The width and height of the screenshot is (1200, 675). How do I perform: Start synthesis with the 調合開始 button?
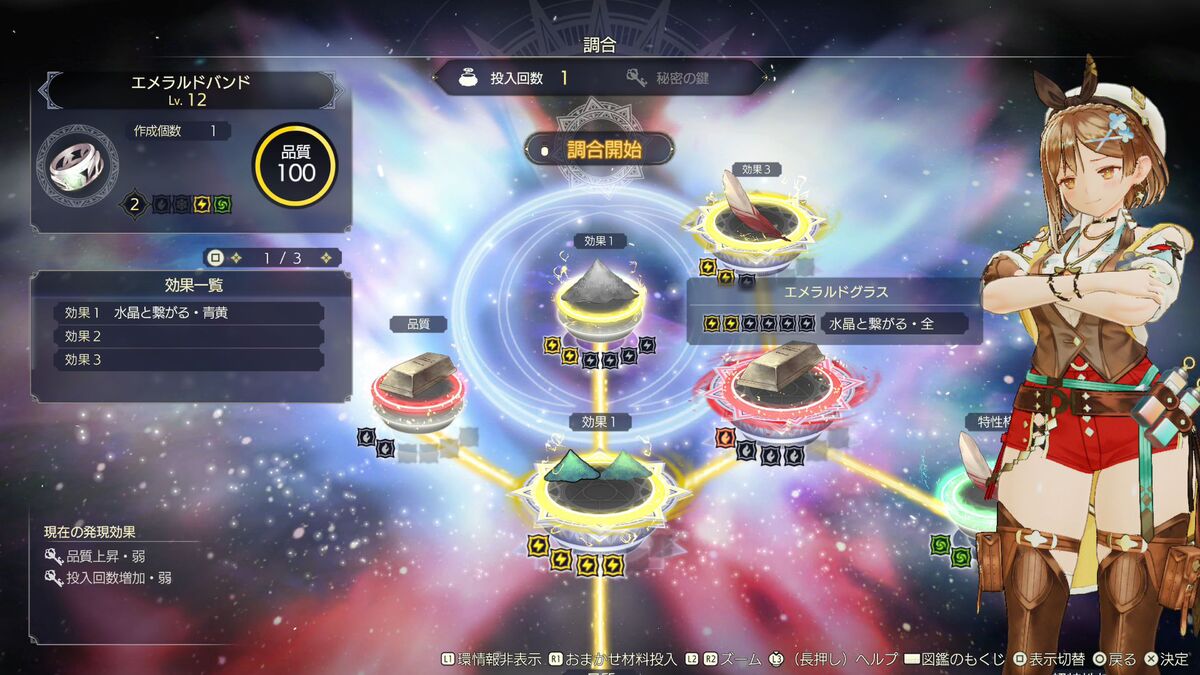[599, 150]
